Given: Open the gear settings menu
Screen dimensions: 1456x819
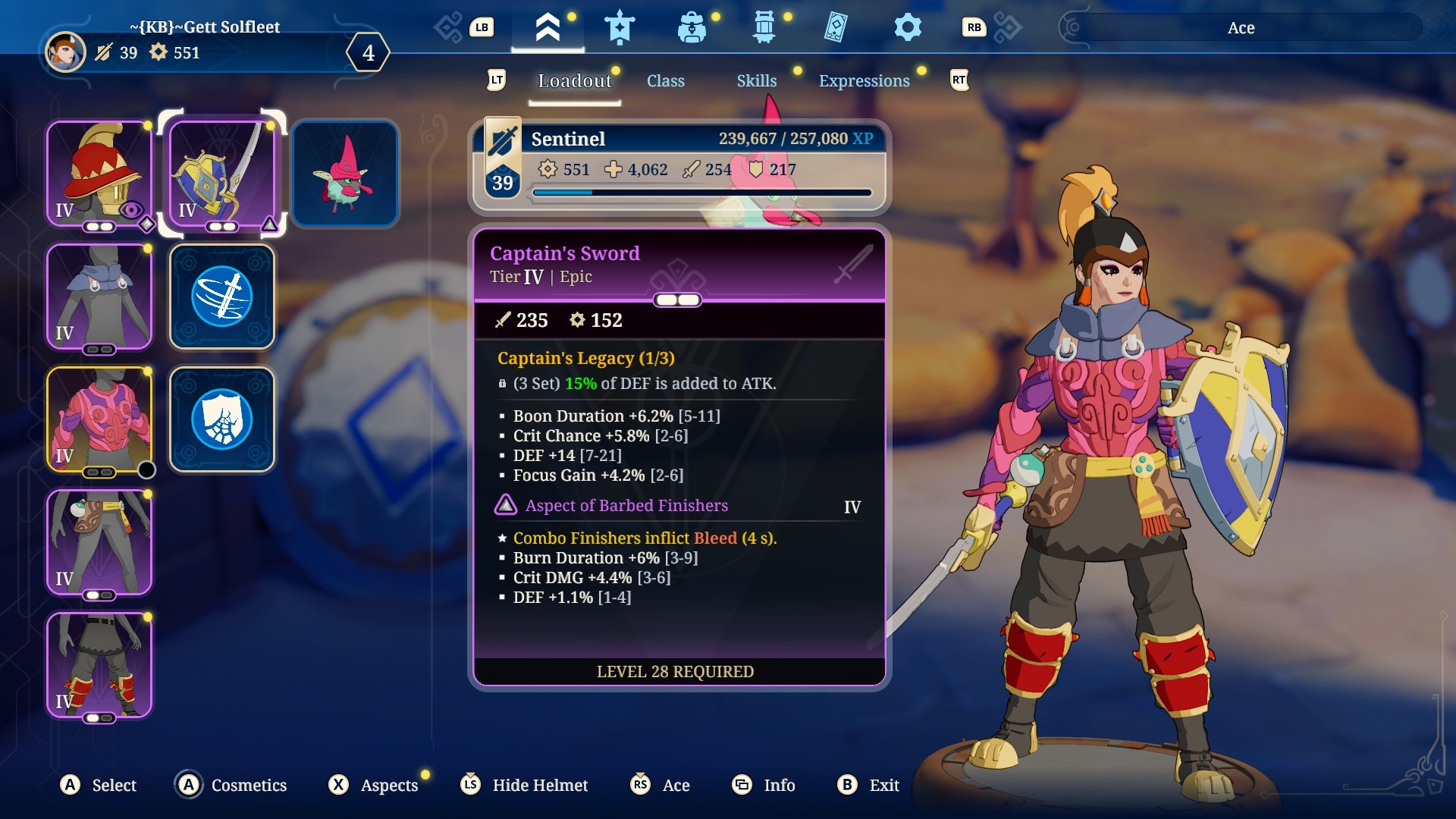Looking at the screenshot, I should coord(907,28).
